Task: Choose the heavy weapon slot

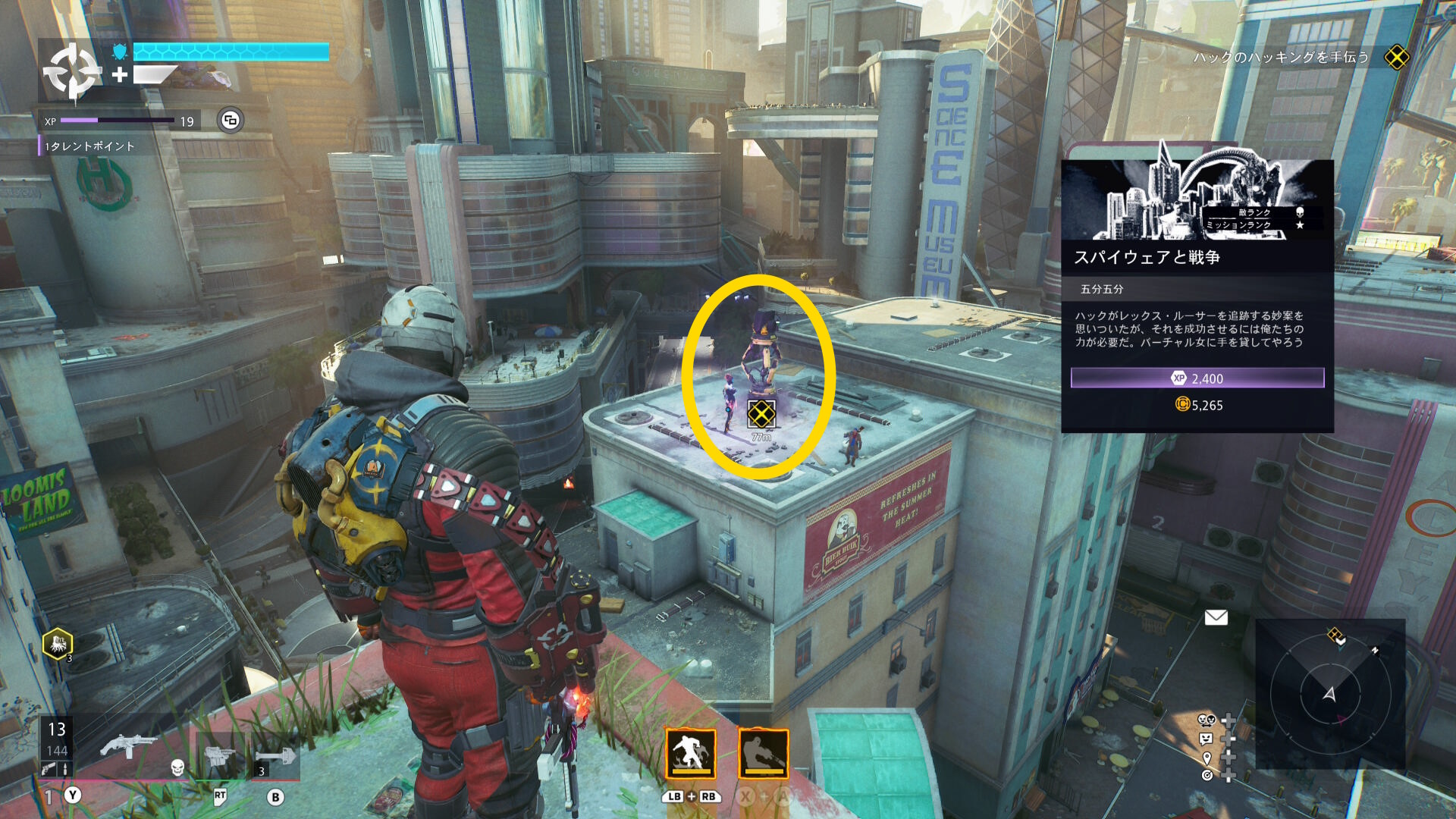Action: click(219, 755)
